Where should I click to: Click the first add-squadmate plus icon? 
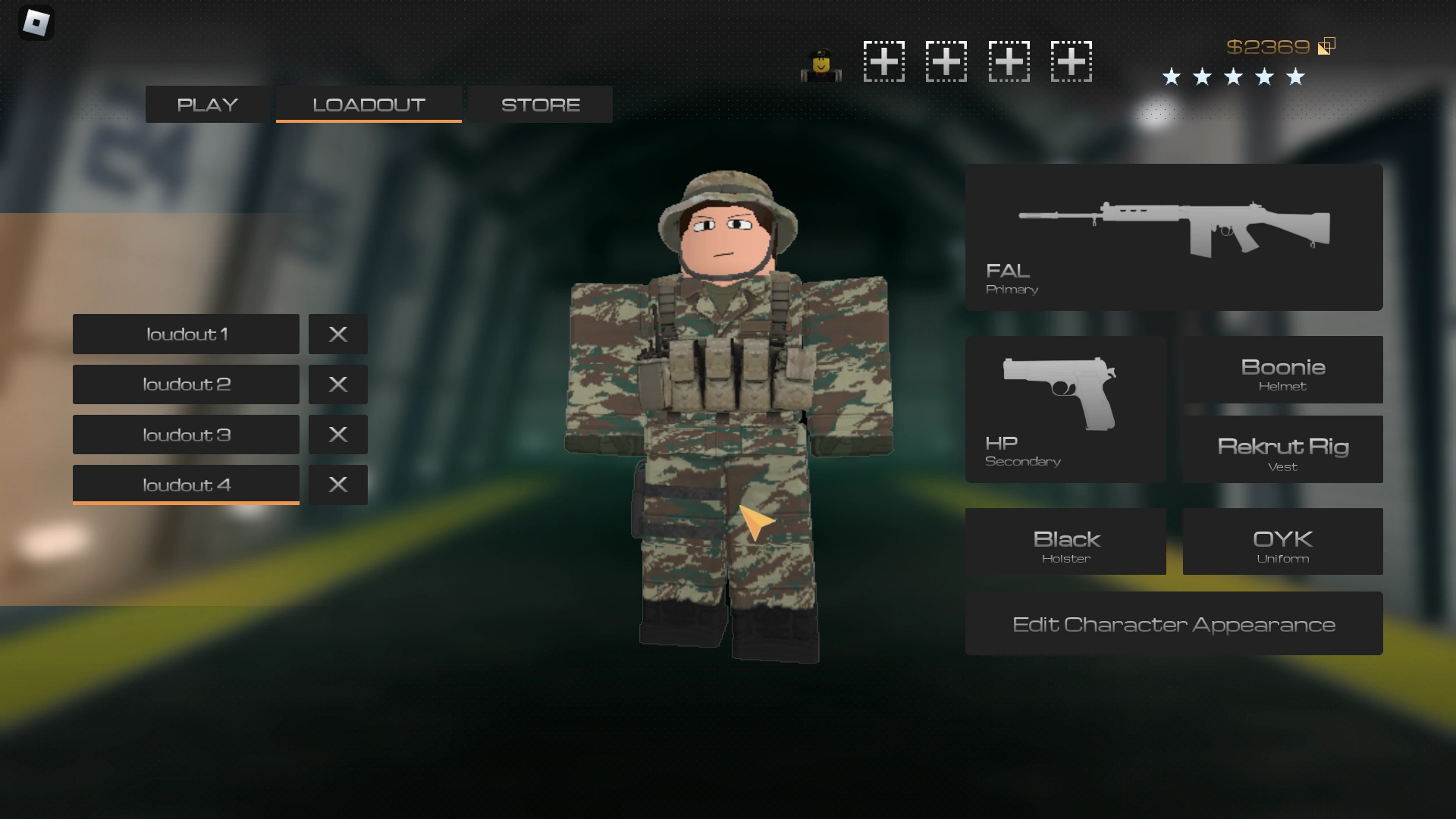point(883,61)
